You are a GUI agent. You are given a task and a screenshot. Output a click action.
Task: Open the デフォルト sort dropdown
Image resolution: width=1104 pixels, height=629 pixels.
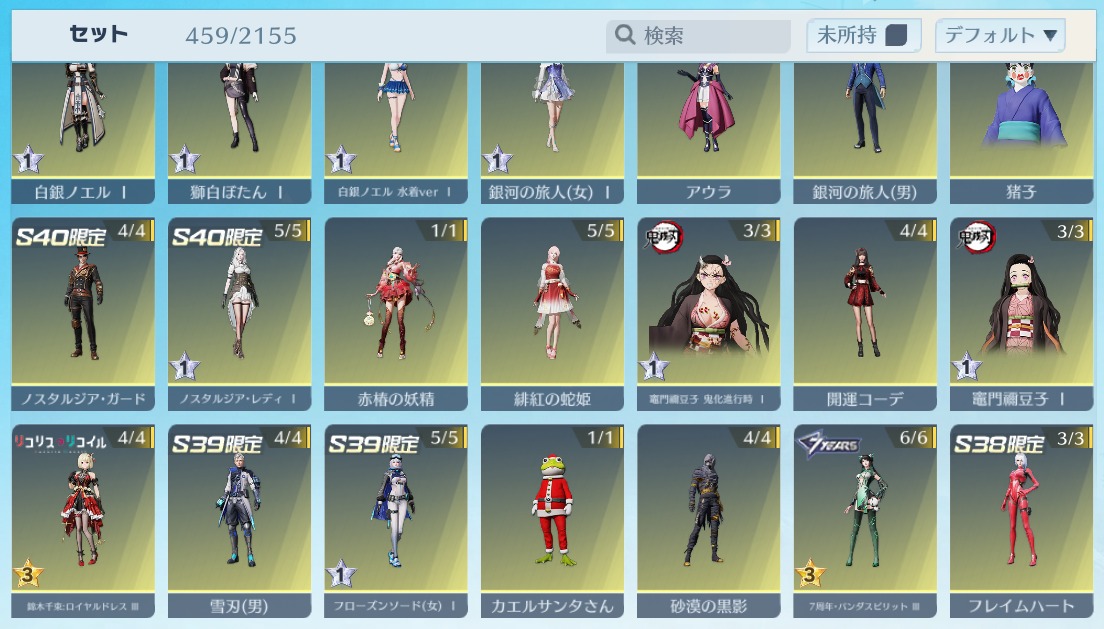(1000, 36)
